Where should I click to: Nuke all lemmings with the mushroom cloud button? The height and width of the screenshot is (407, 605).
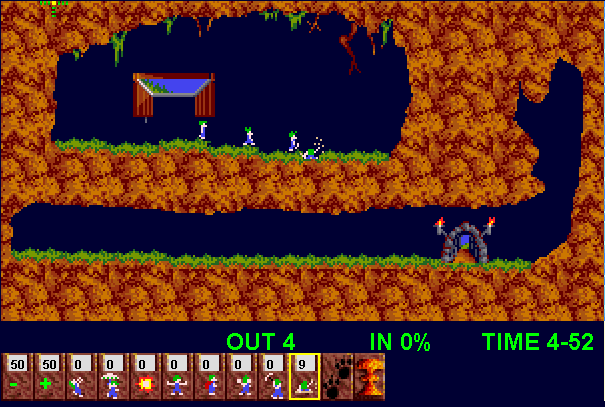(369, 377)
